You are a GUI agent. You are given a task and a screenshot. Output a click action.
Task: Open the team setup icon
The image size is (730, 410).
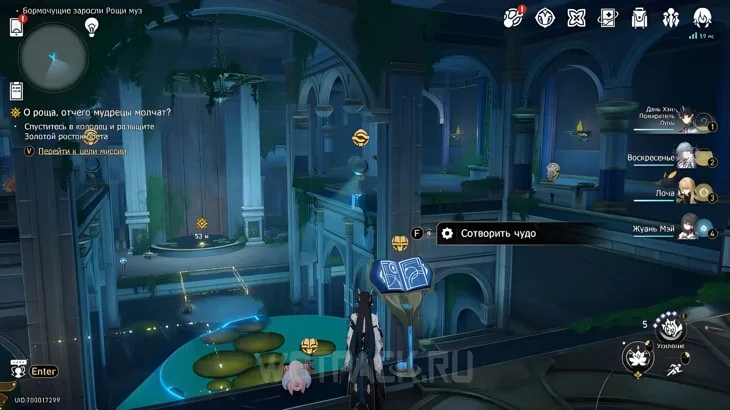point(671,17)
